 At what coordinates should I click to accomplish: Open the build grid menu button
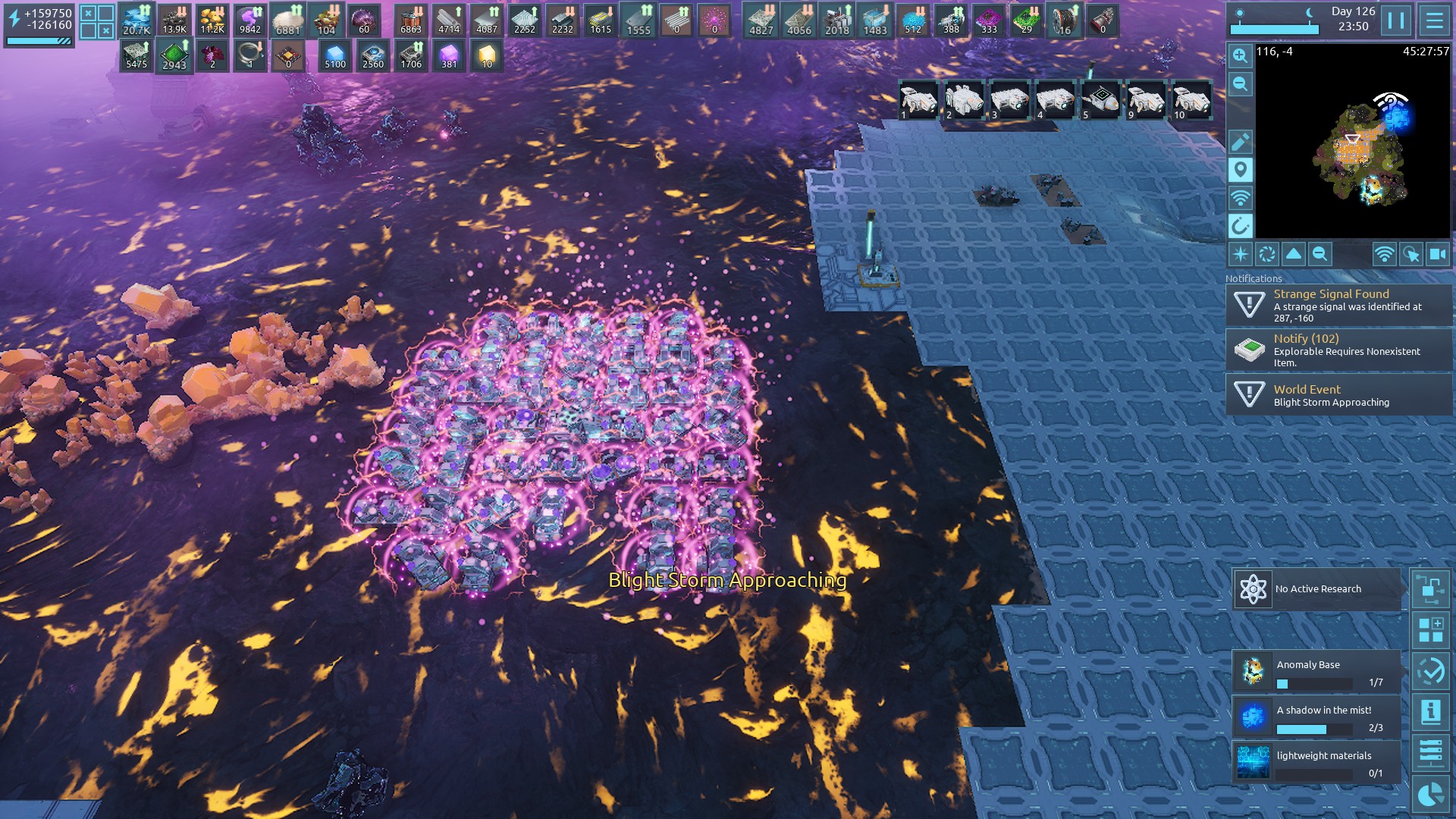(1431, 630)
